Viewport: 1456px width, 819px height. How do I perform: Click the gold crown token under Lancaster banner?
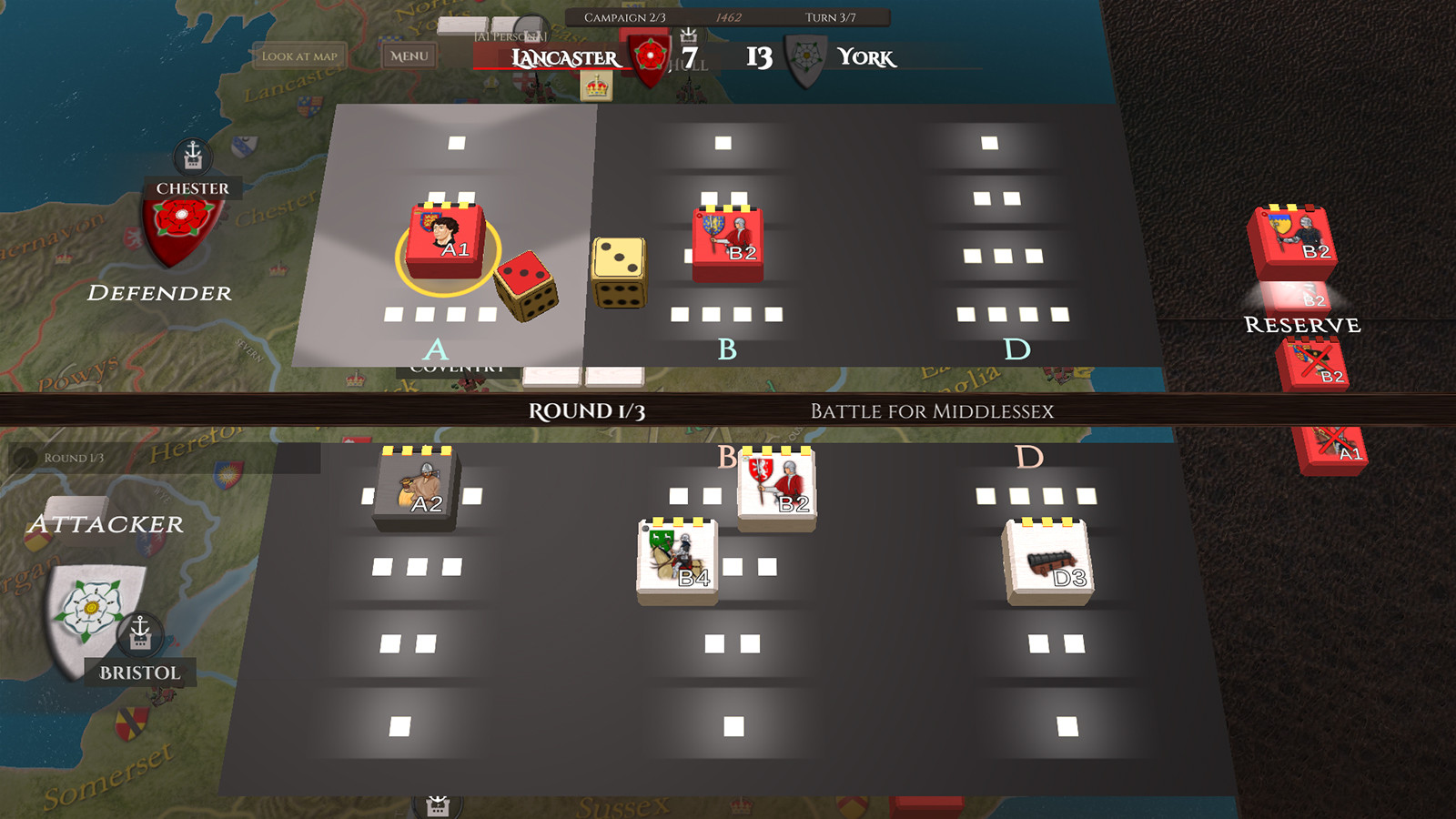click(596, 86)
